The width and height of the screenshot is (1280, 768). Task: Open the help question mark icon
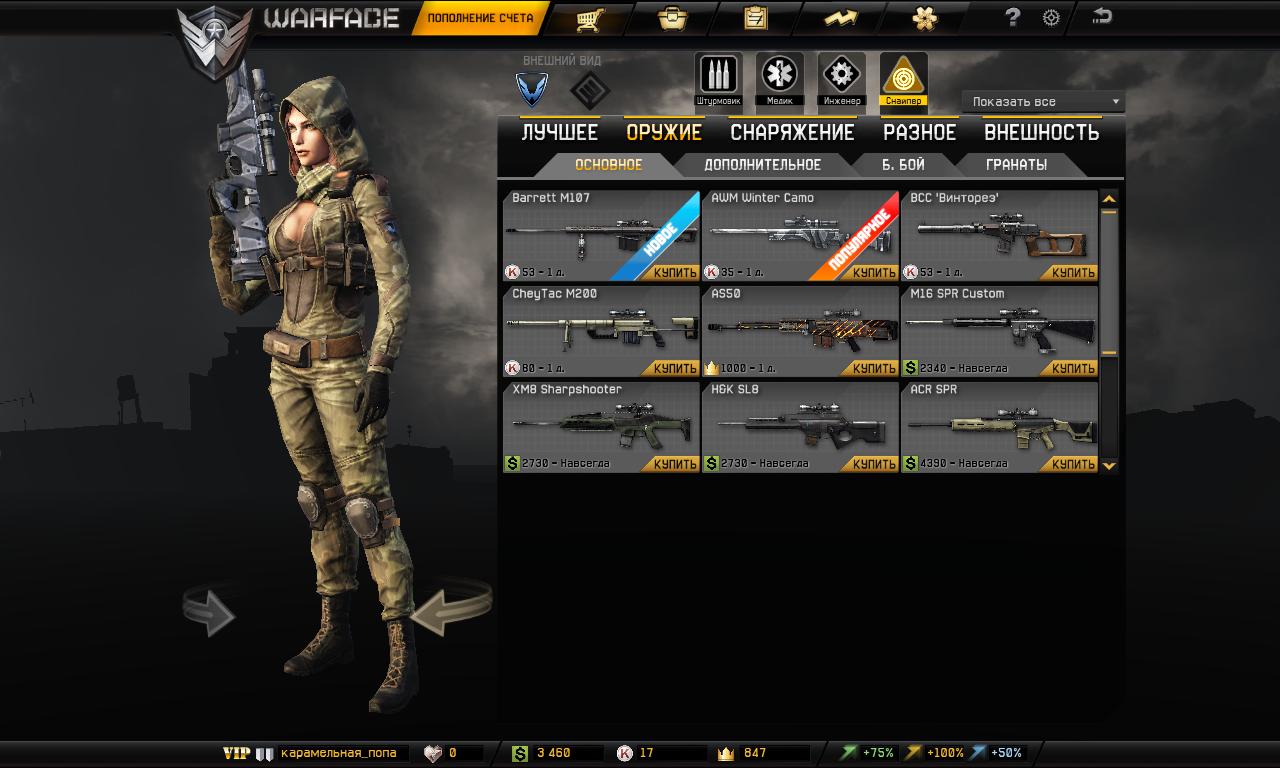coord(1013,17)
